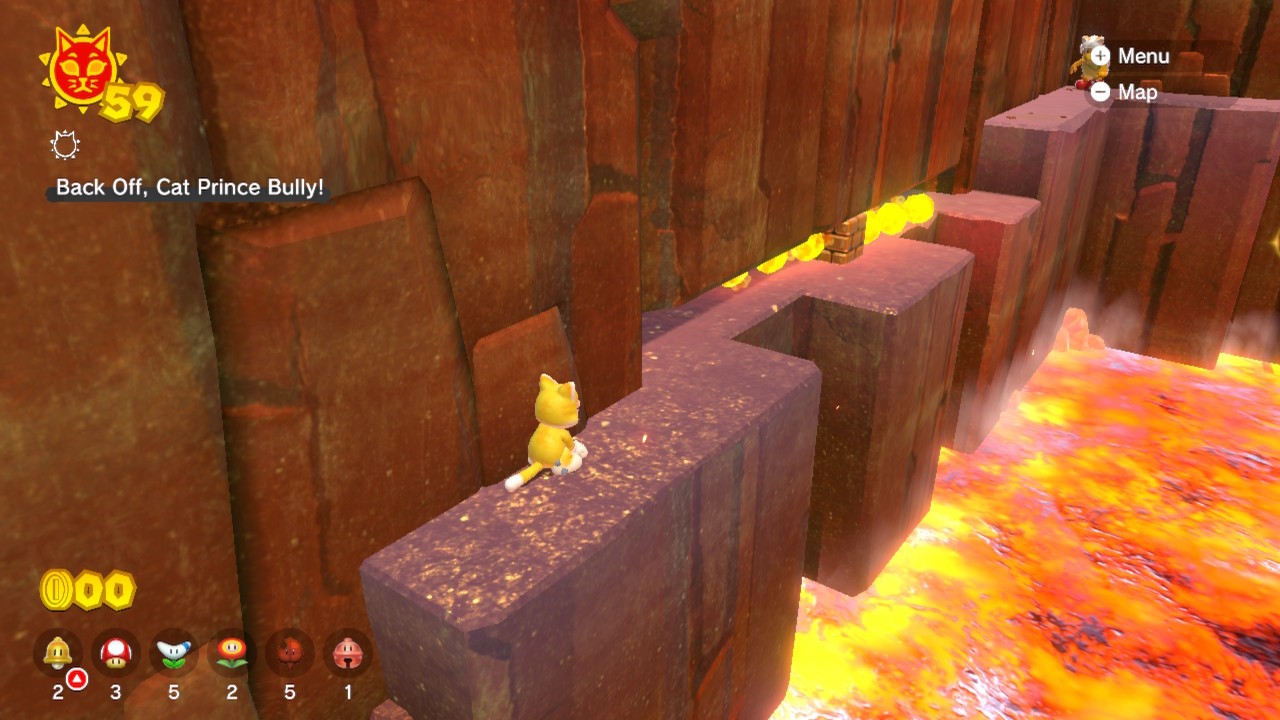
Task: Use the Super Mushroom from item stock
Action: pos(116,653)
